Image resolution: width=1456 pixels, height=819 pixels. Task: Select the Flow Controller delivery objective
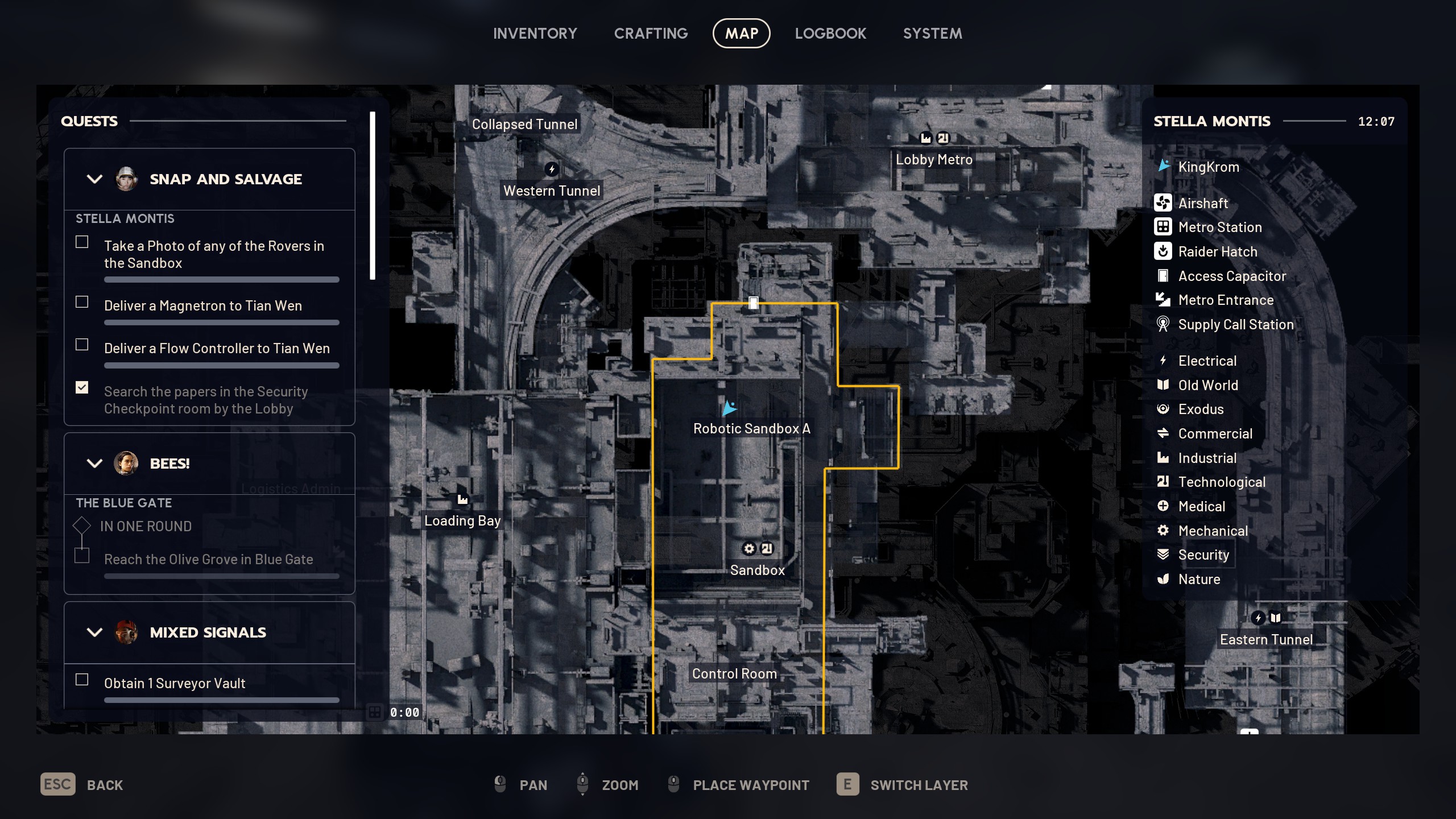pos(216,349)
